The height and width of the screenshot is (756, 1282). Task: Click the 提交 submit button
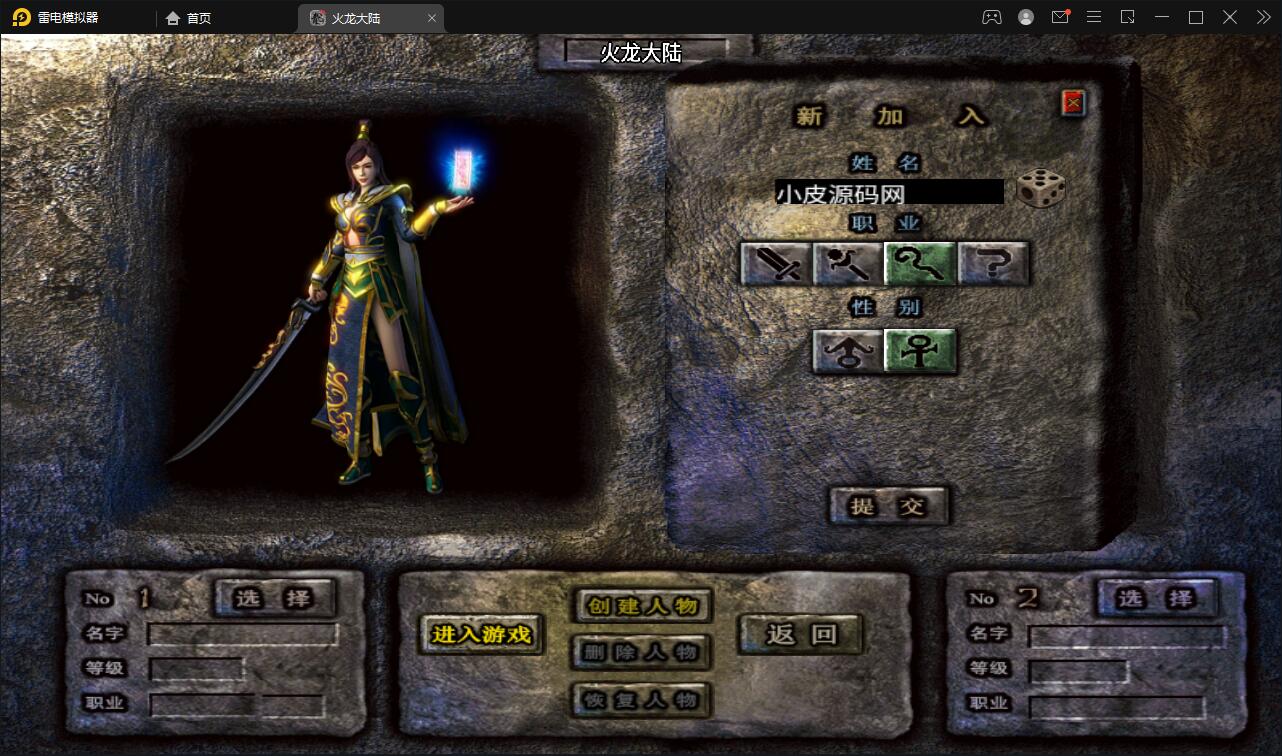click(x=888, y=506)
